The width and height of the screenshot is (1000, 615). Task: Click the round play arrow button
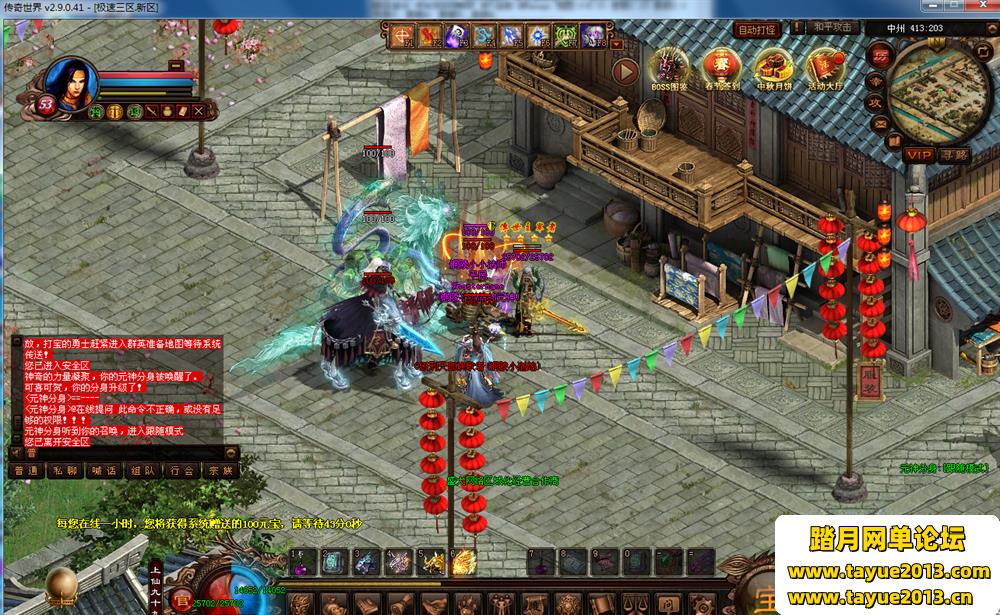point(625,71)
